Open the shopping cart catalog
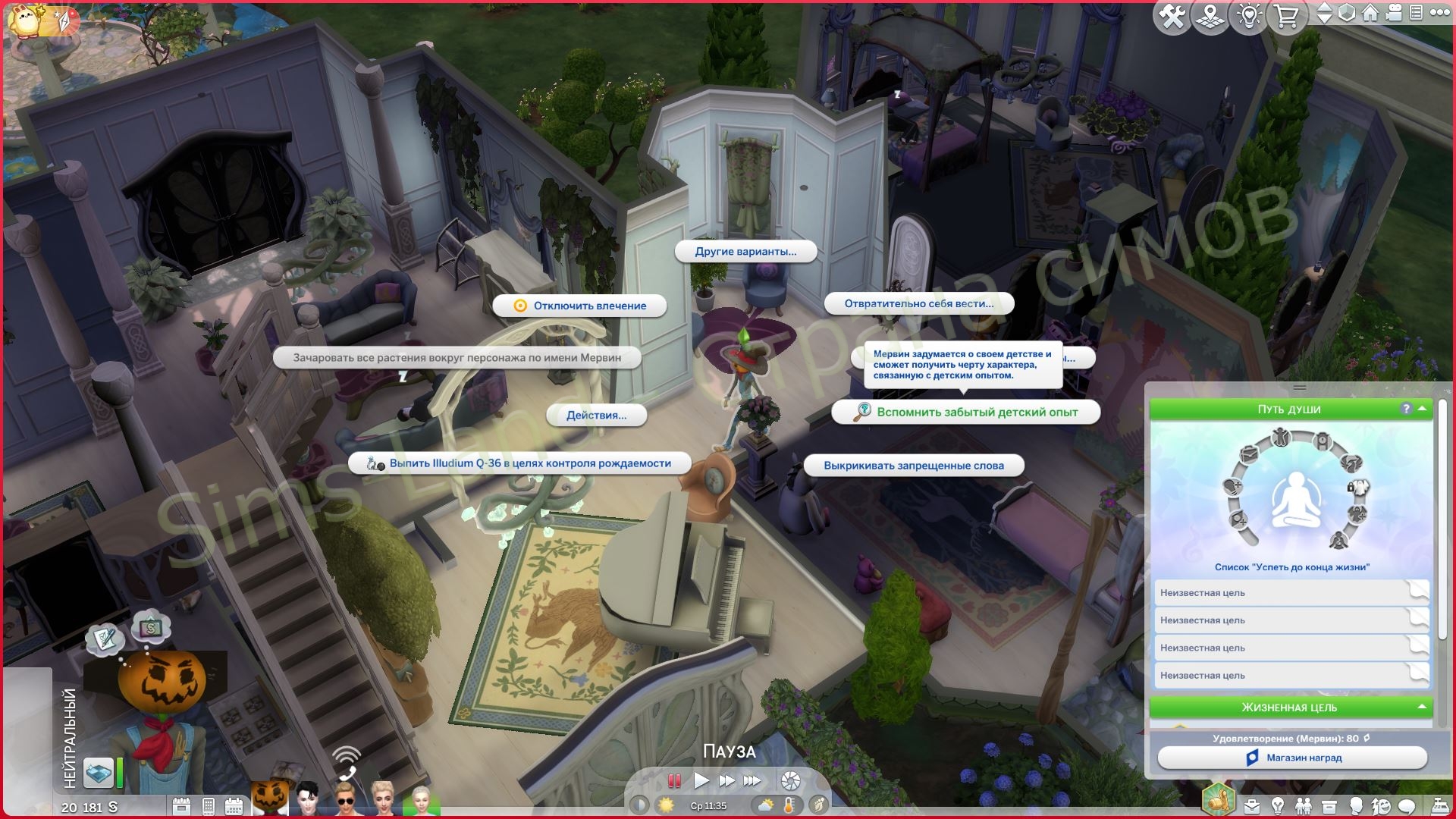The width and height of the screenshot is (1456, 819). 1287,17
